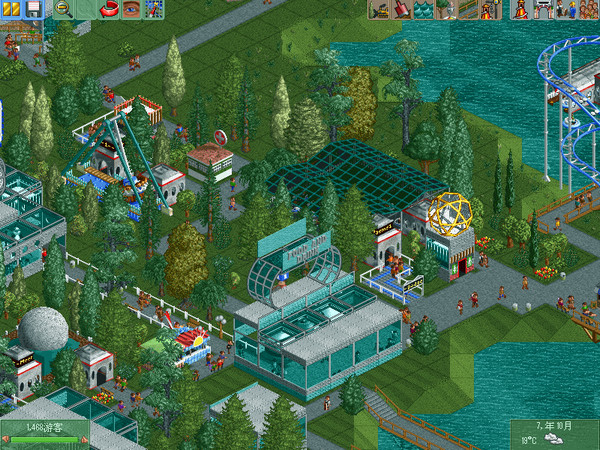Show the park map
The height and width of the screenshot is (450, 600).
[x=154, y=9]
